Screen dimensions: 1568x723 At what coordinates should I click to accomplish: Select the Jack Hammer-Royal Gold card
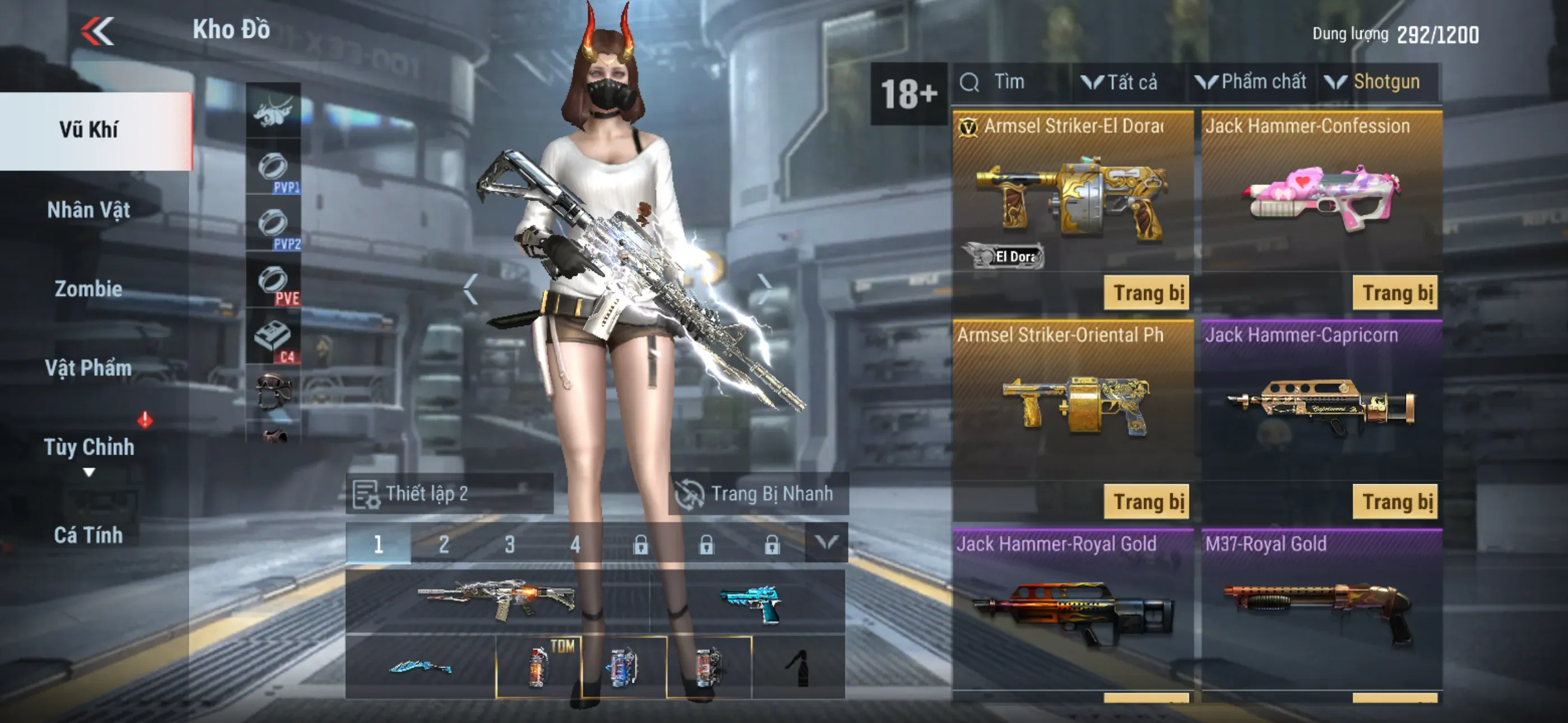[x=1072, y=609]
